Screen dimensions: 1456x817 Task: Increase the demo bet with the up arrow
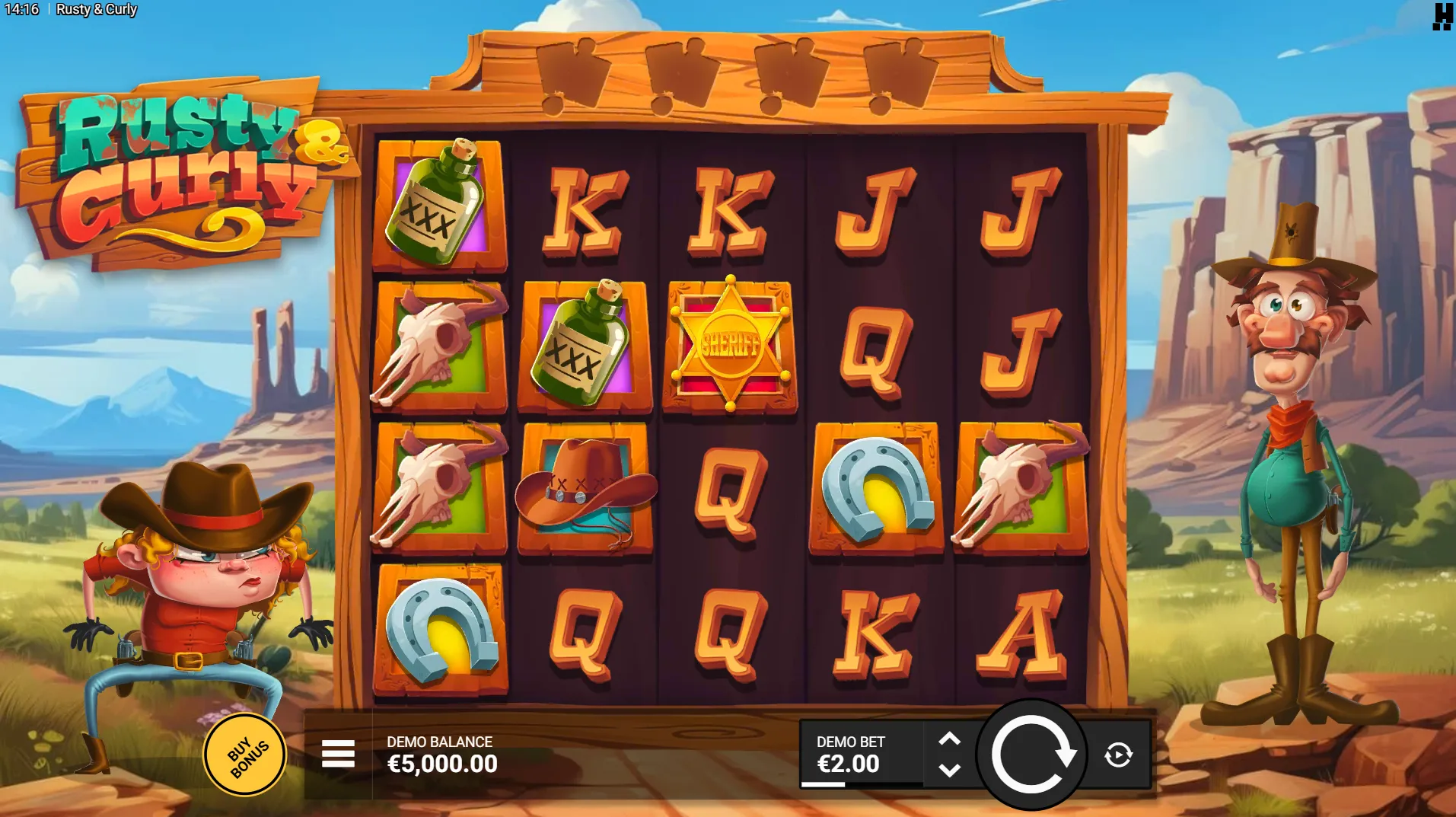pyautogui.click(x=949, y=739)
